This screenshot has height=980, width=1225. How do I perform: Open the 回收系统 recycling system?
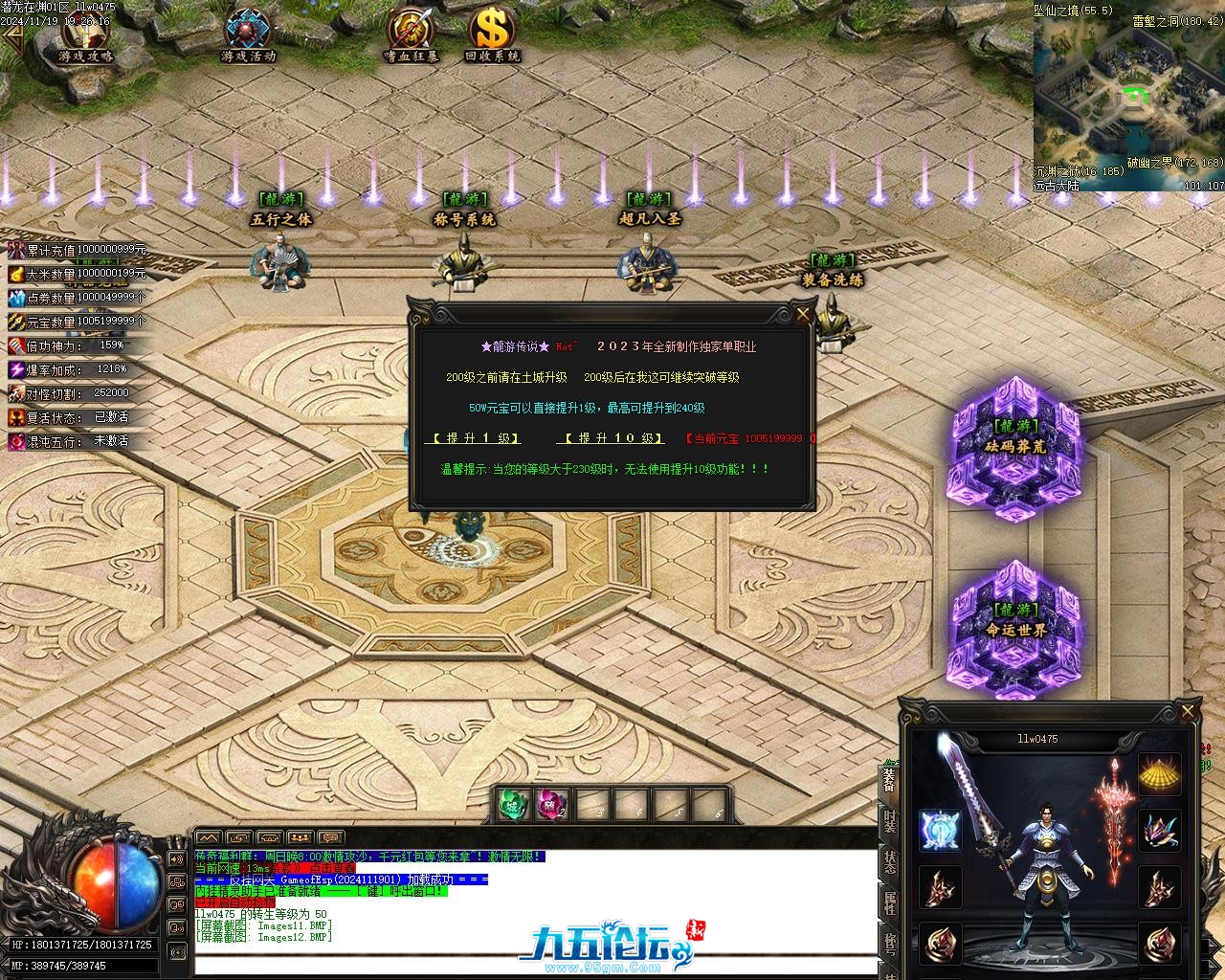click(492, 35)
